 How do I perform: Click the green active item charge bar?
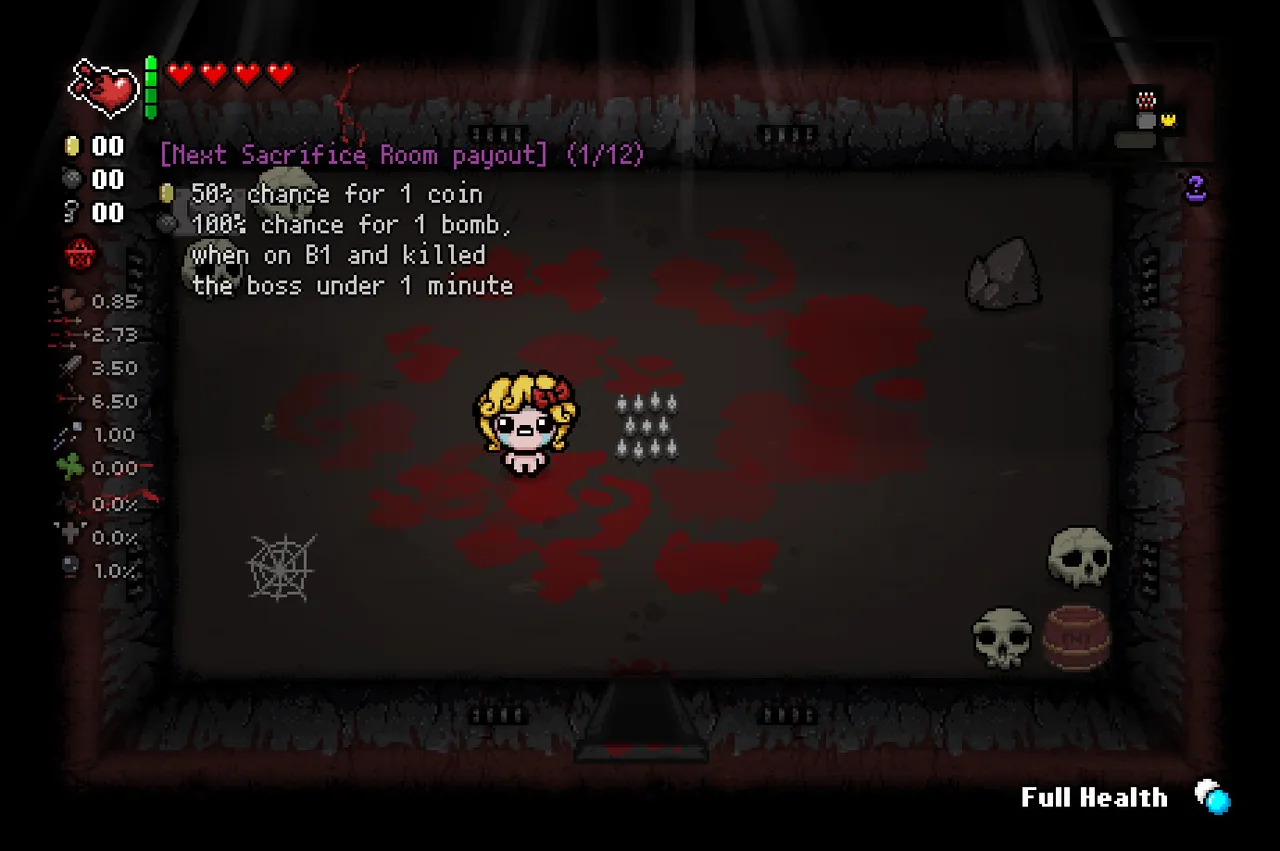150,85
